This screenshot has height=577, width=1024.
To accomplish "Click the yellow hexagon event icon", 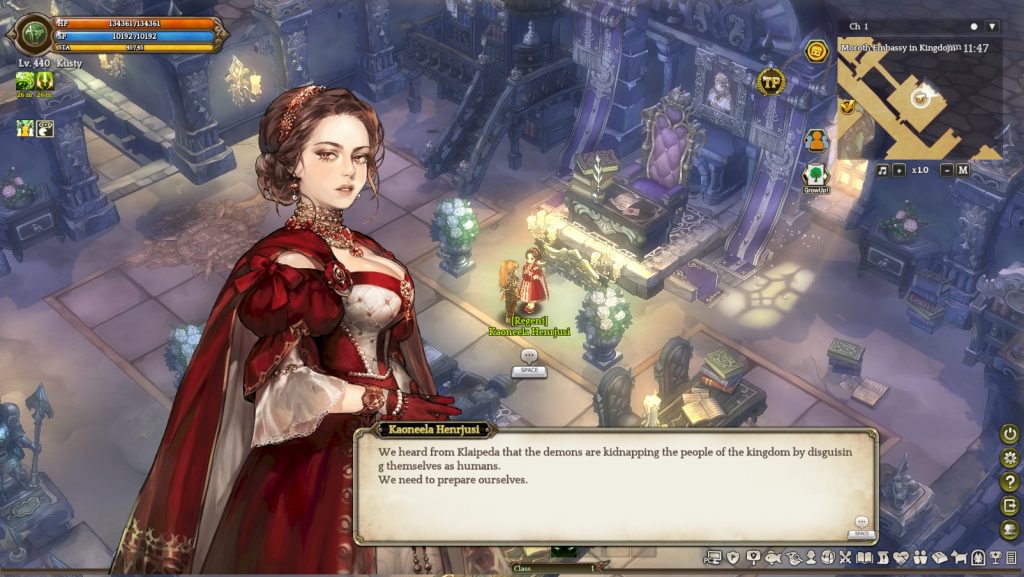I will [817, 52].
